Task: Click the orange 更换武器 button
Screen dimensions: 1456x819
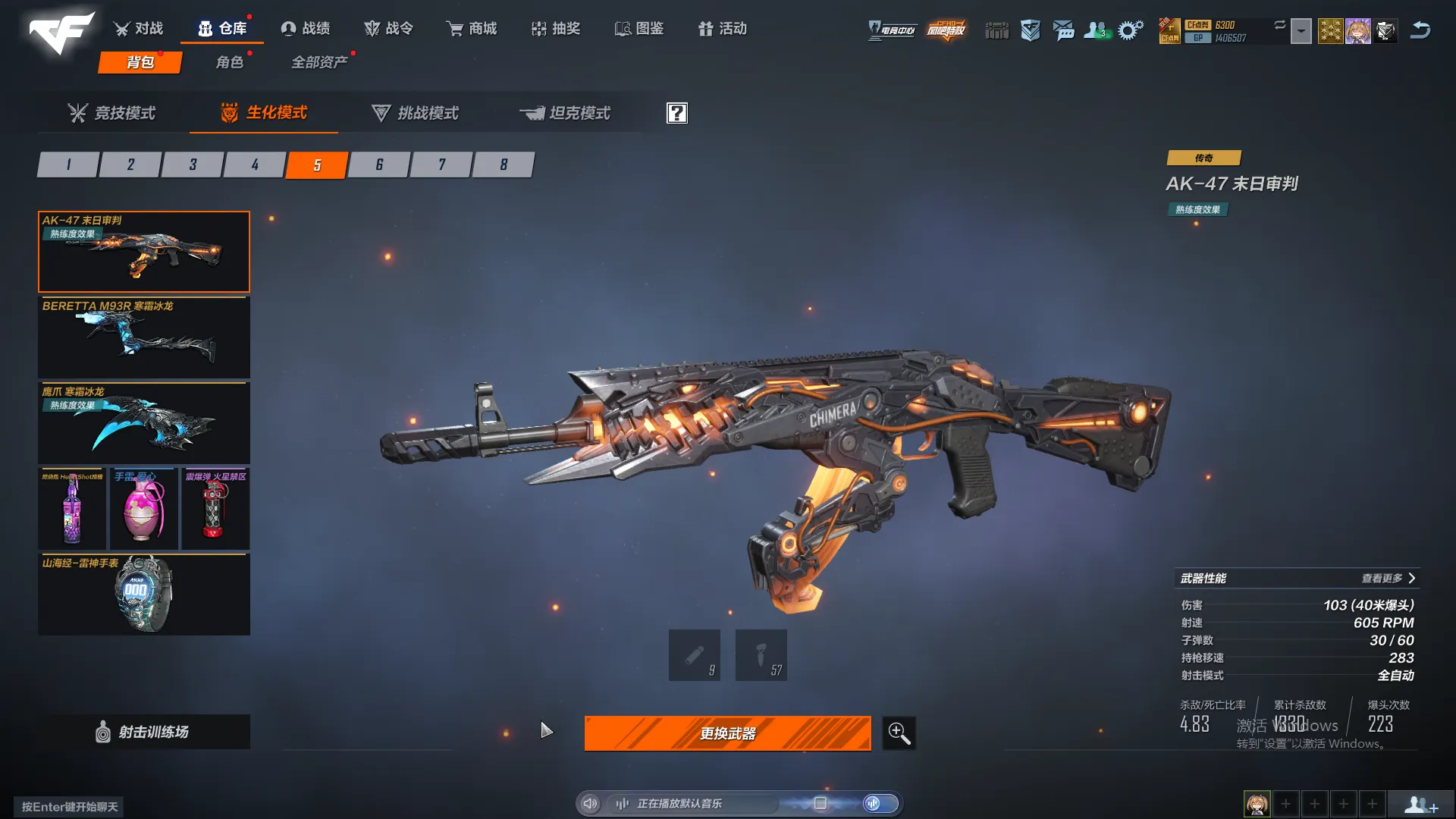Action: (727, 733)
